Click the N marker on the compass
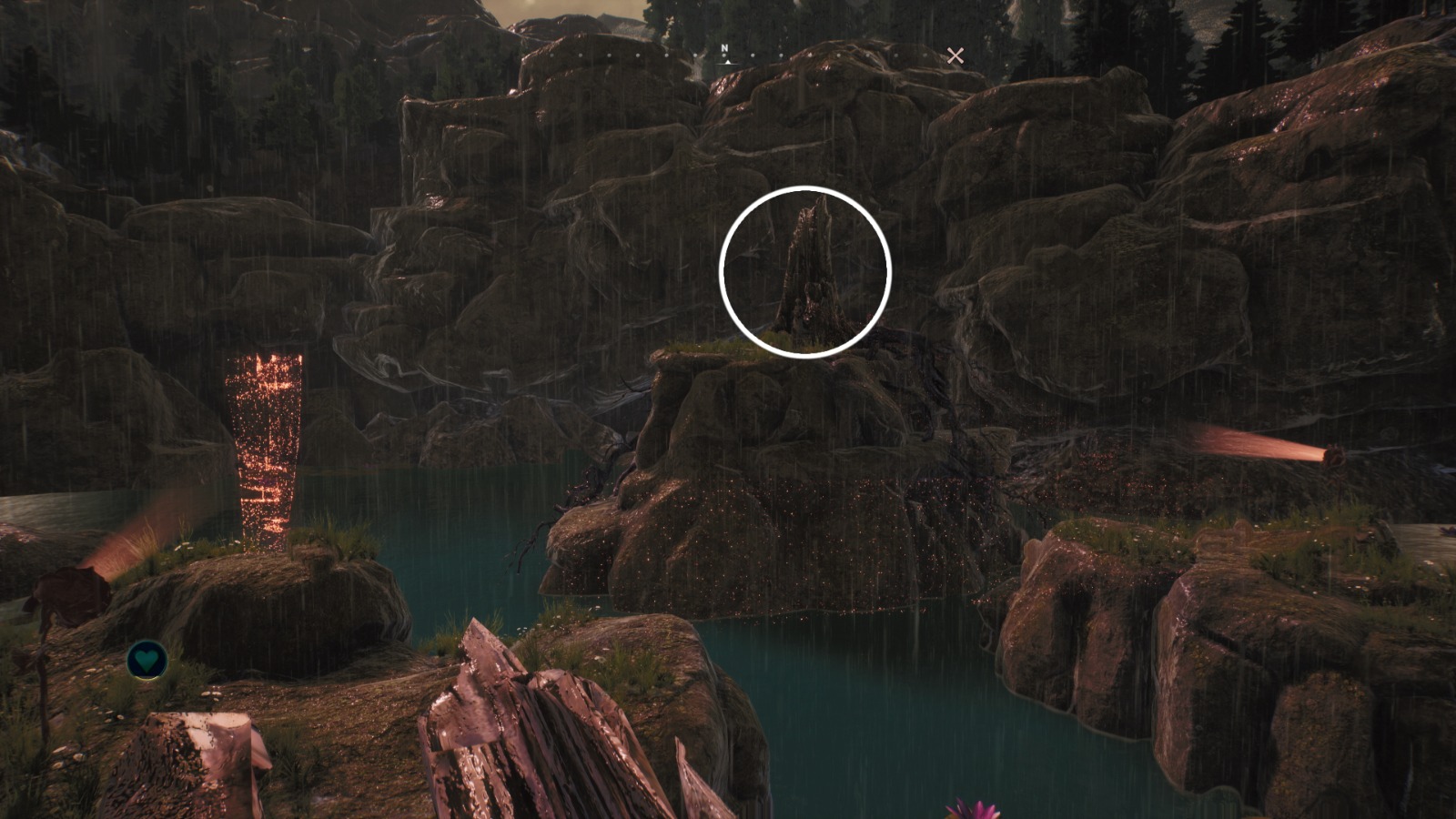 (724, 47)
